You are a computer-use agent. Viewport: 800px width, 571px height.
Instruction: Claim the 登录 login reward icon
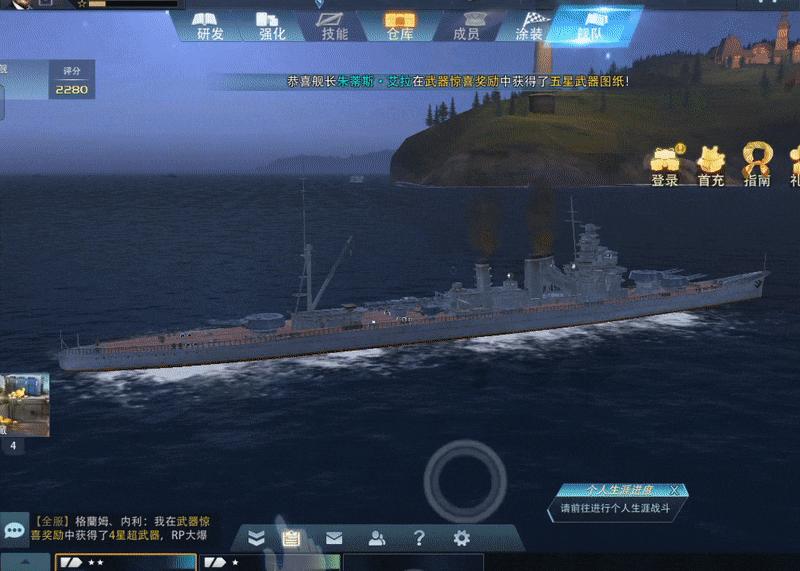coord(665,165)
